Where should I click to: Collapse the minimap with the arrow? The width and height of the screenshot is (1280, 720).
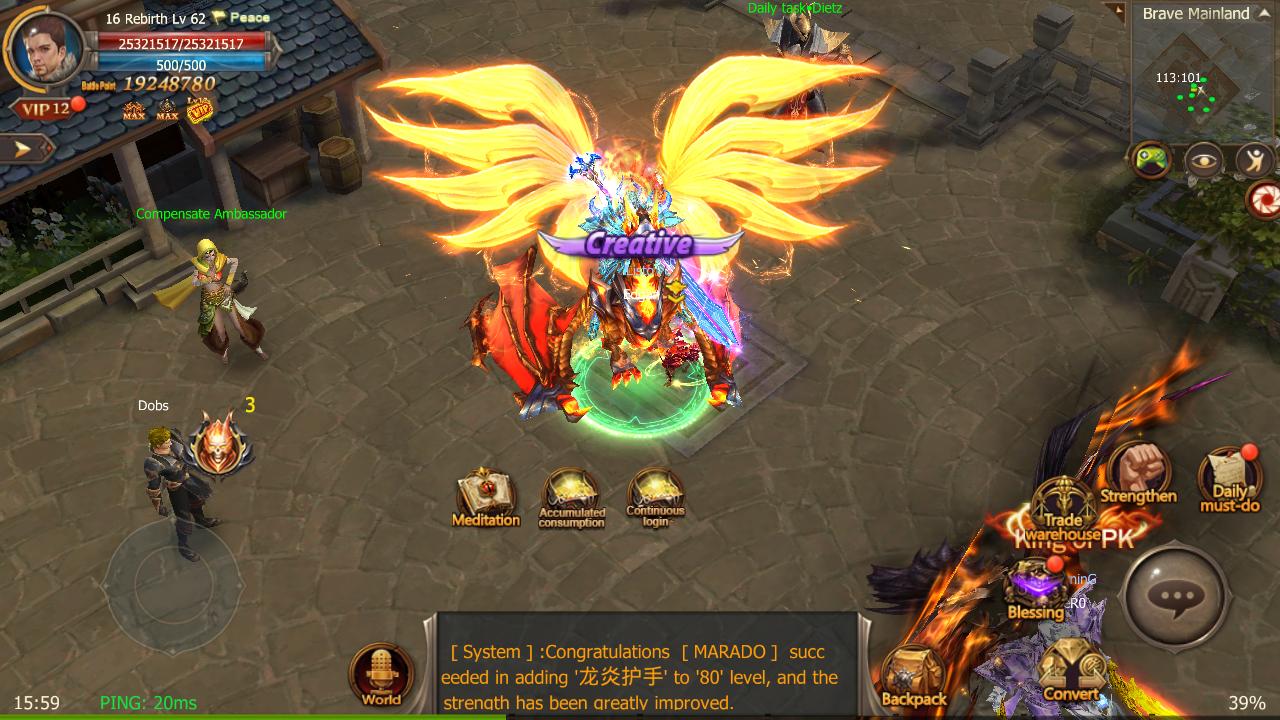click(x=1116, y=12)
